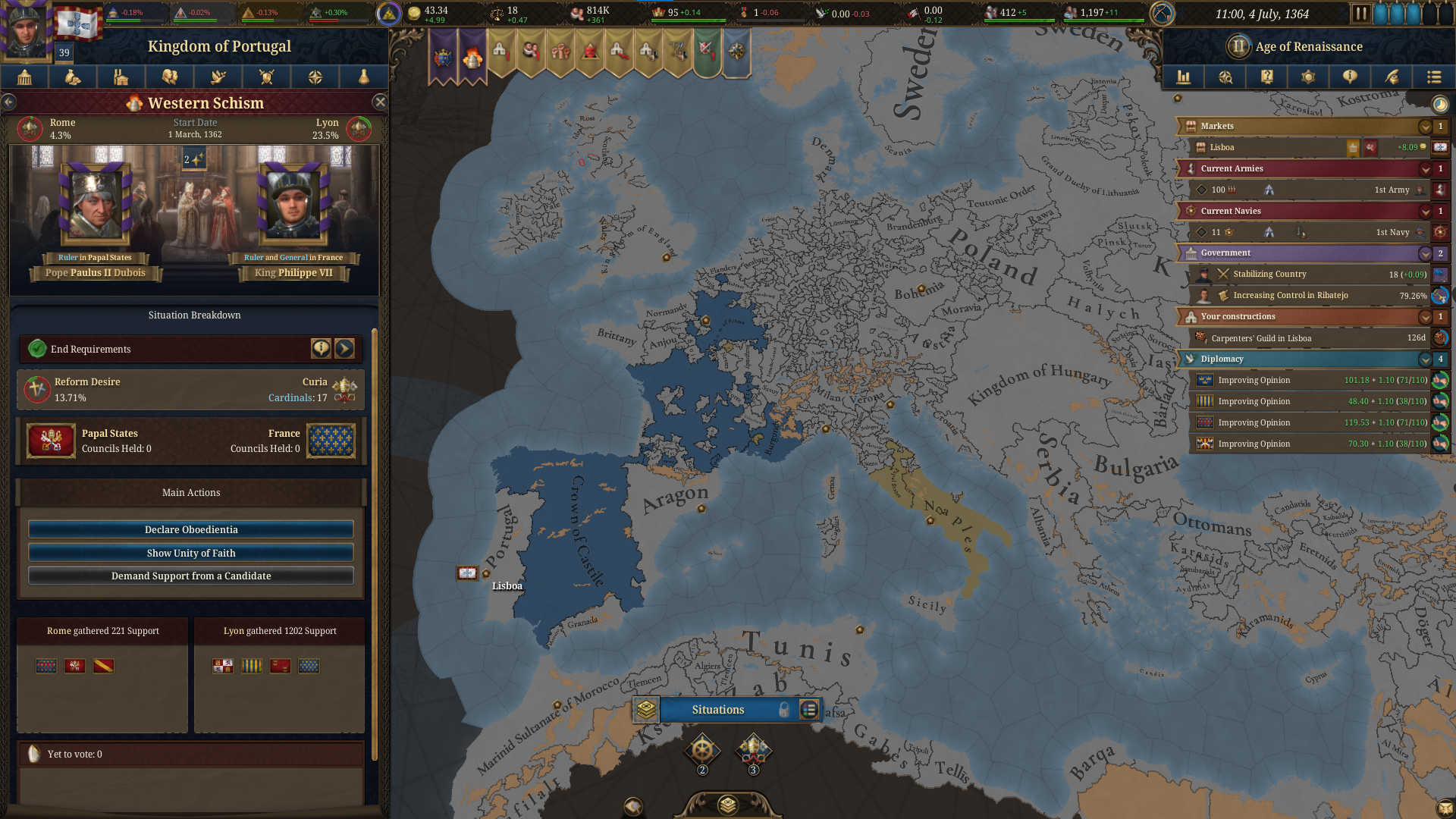Screen dimensions: 1456x819
Task: Collapse the Diplomacy outliner section
Action: pos(1425,359)
